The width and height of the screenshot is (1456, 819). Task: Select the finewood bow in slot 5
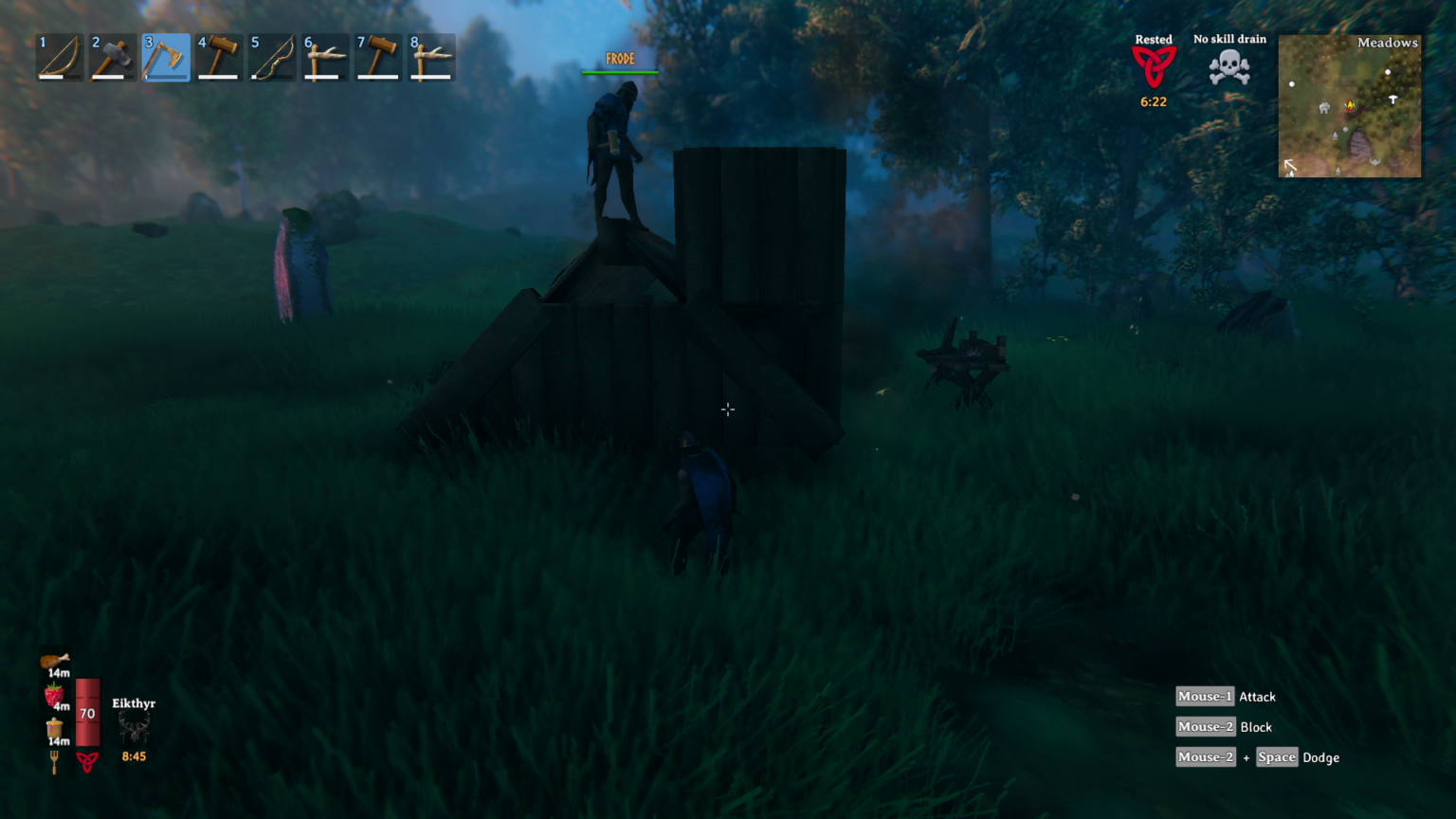(272, 57)
